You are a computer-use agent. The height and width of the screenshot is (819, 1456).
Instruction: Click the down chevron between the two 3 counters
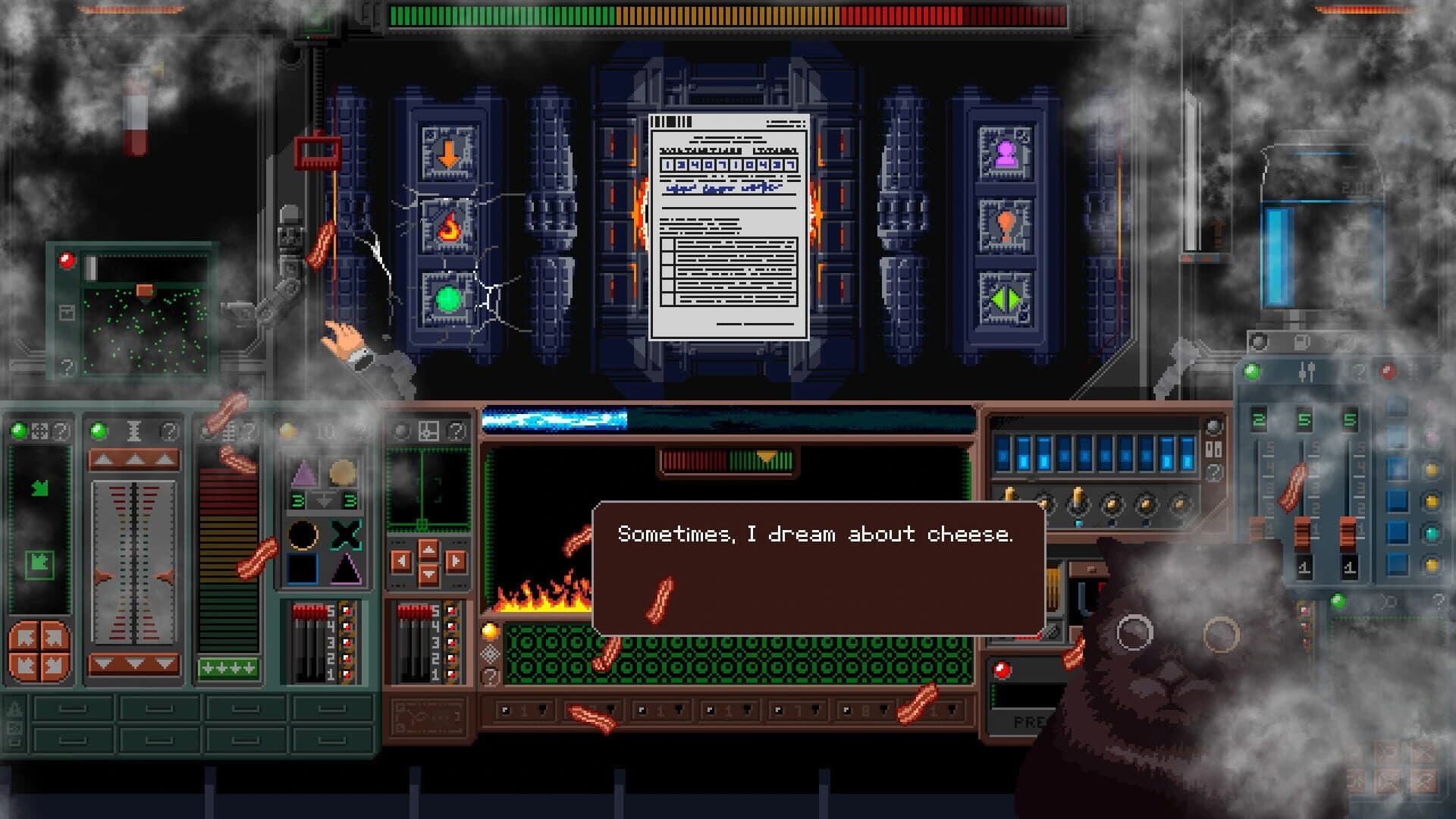coord(325,500)
